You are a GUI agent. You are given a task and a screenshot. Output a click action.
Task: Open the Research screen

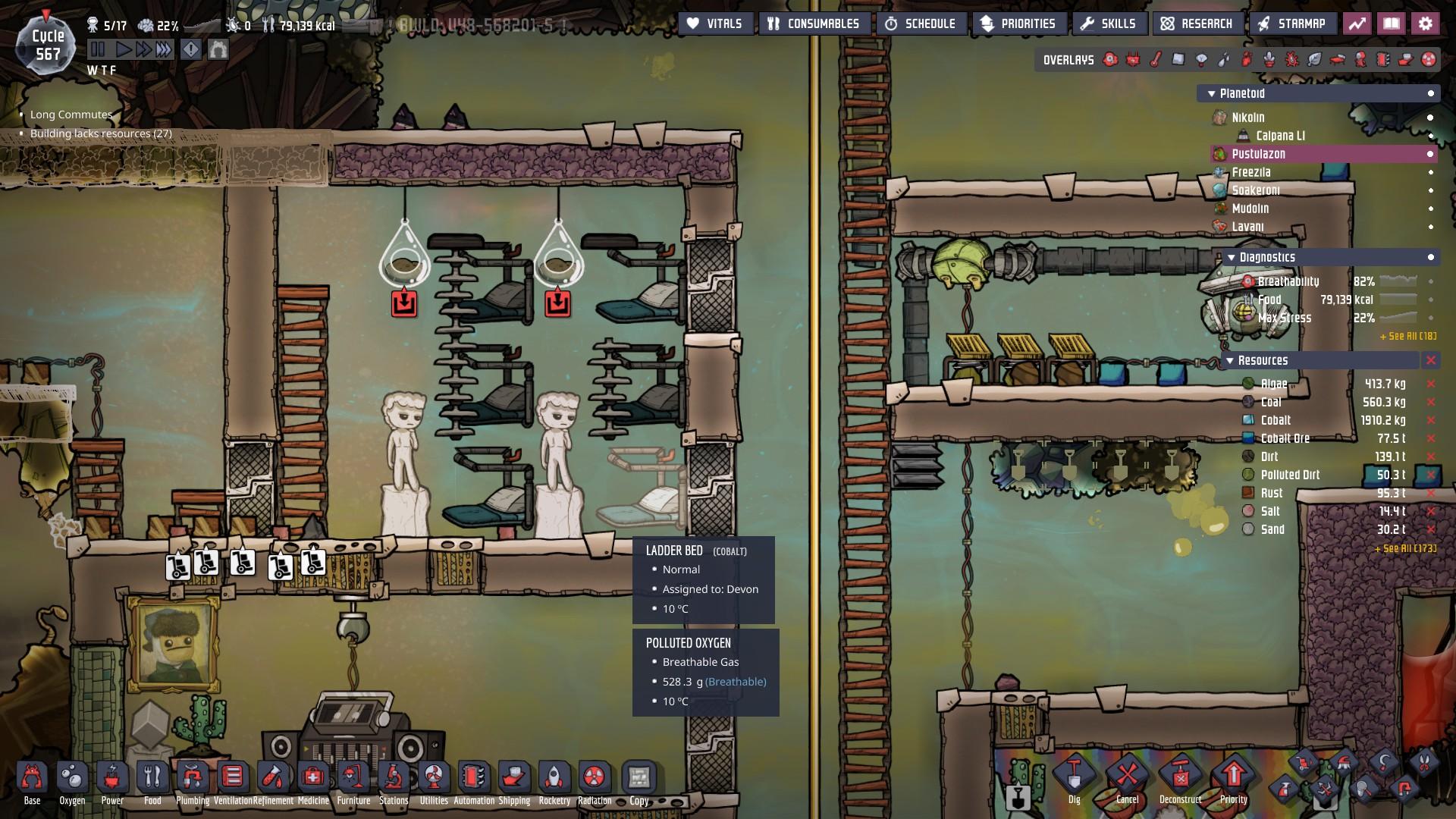pyautogui.click(x=1198, y=23)
